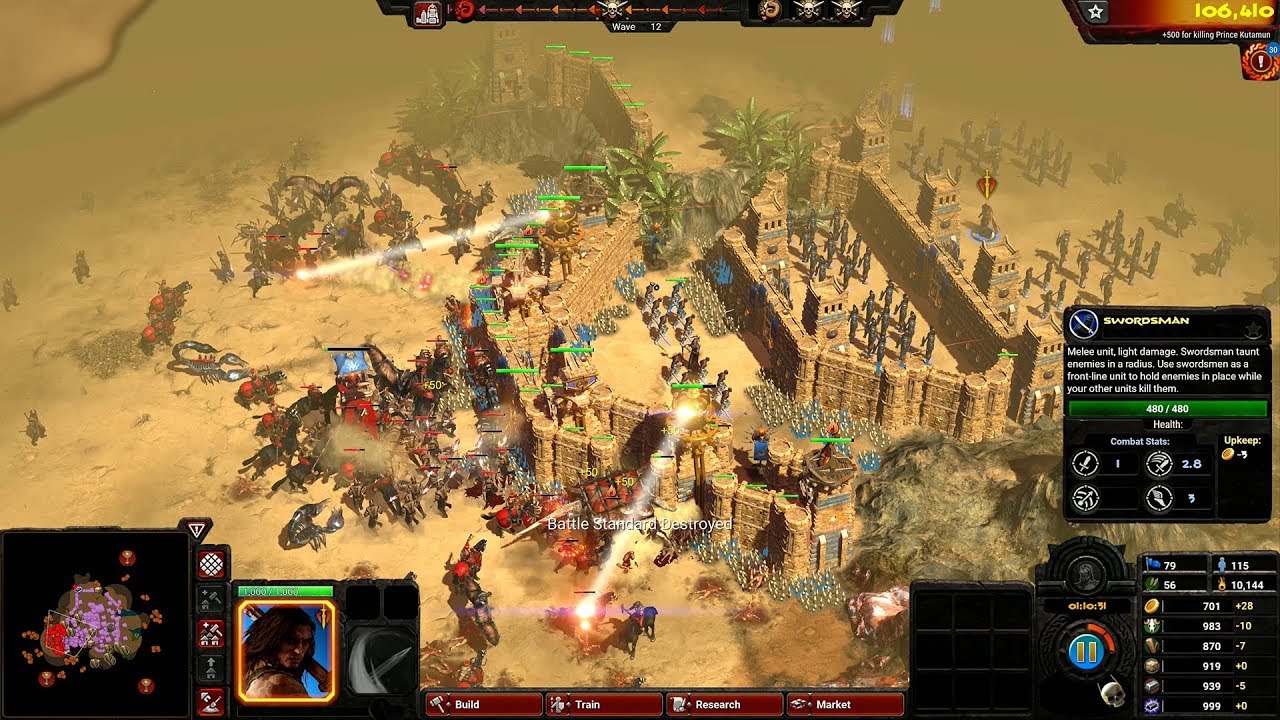
Task: Click the warning triangle above the minimap
Action: click(198, 531)
